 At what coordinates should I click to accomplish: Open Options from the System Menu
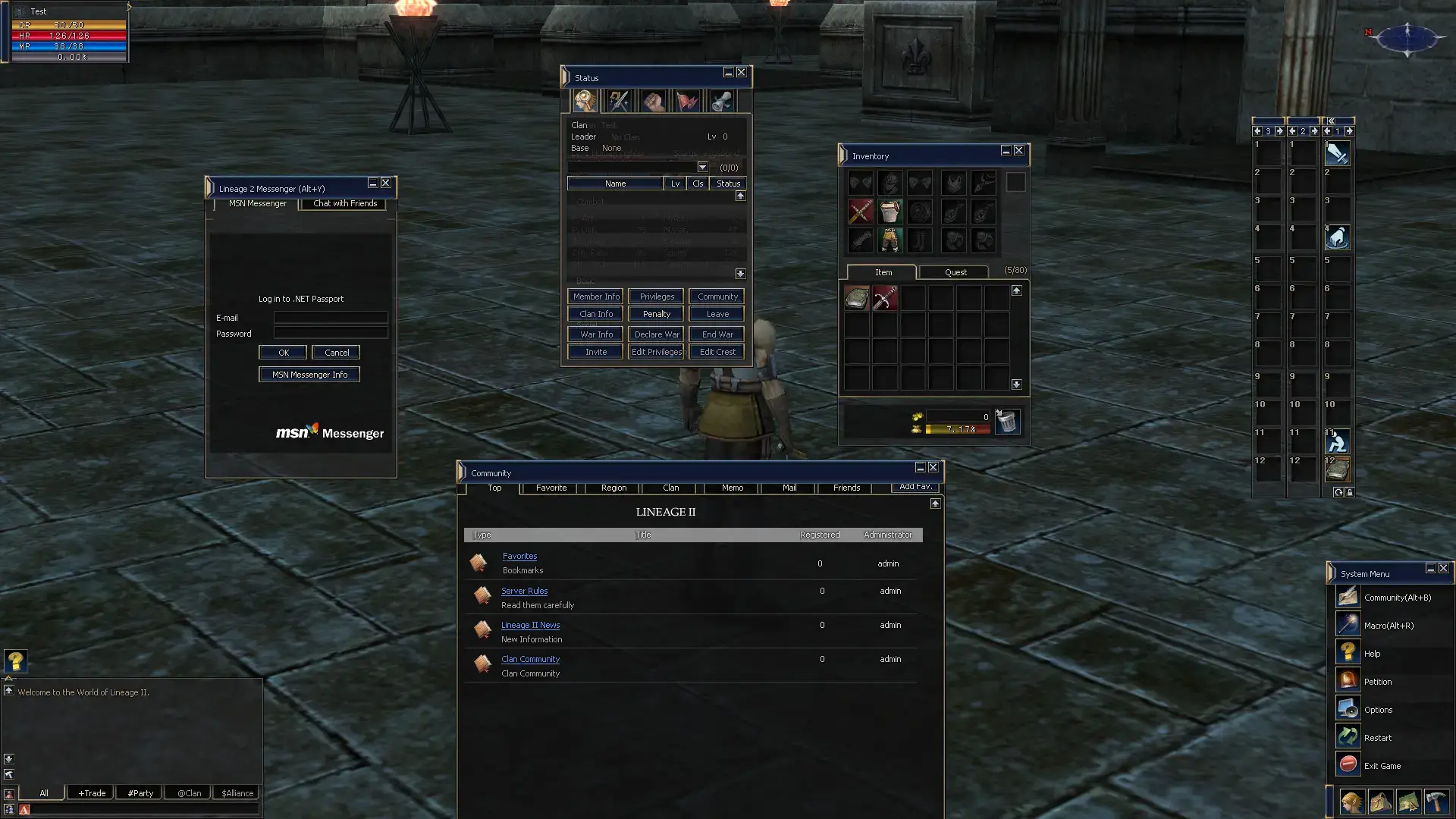tap(1378, 710)
